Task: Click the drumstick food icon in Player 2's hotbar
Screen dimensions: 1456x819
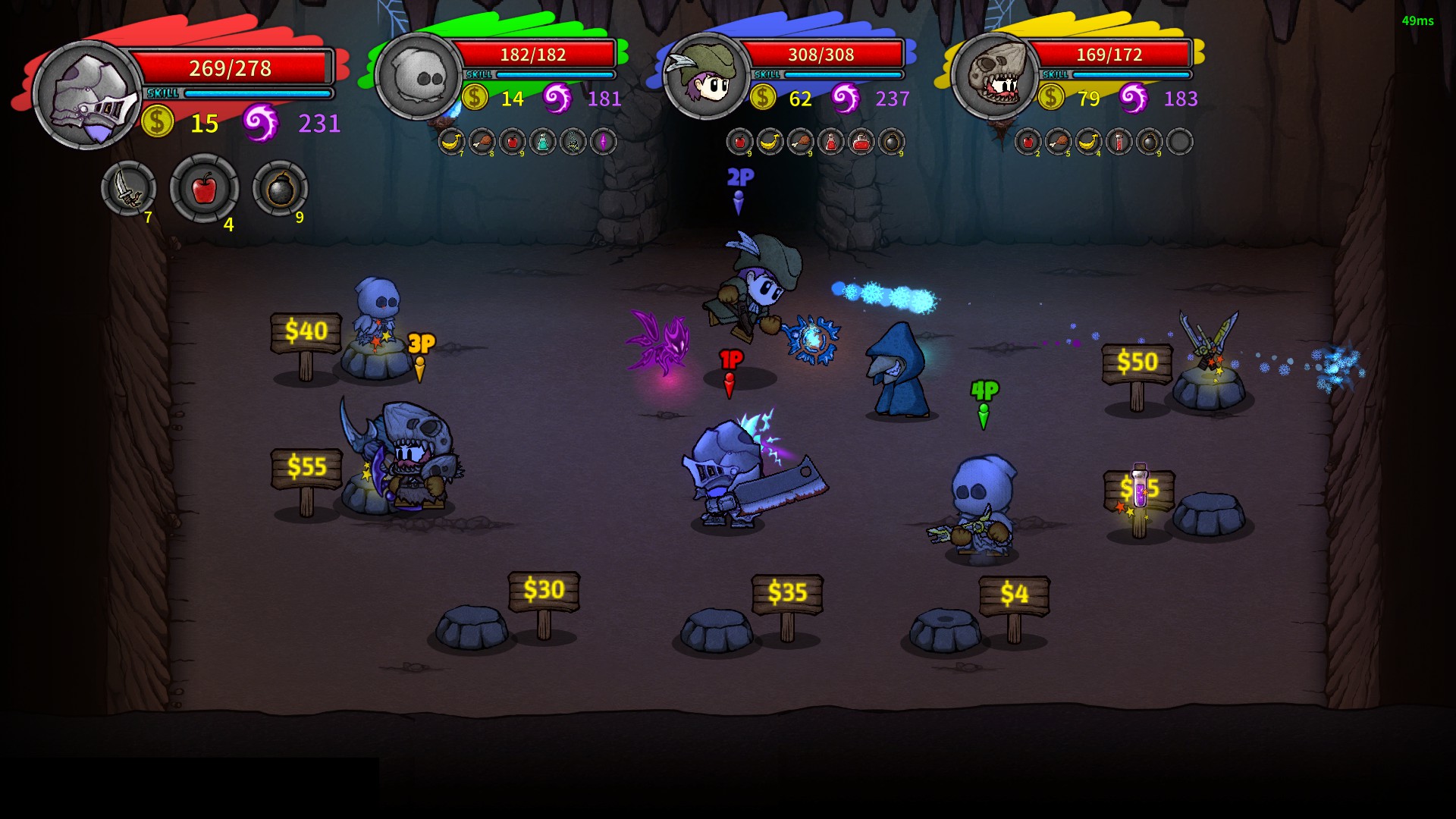Action: [483, 143]
